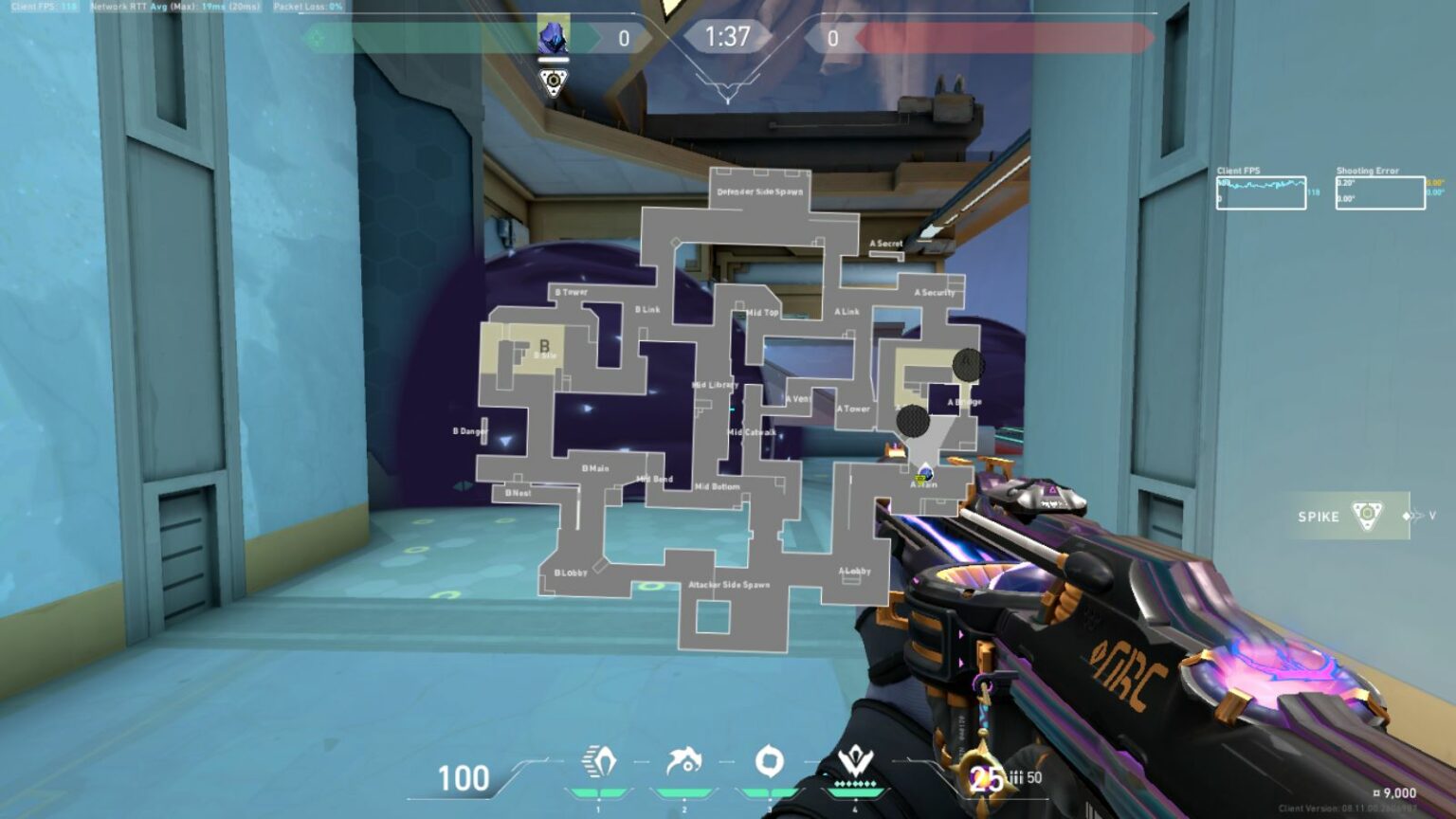Click the bullet icon next to the reserve ammo
Image resolution: width=1456 pixels, height=819 pixels.
(x=1017, y=776)
